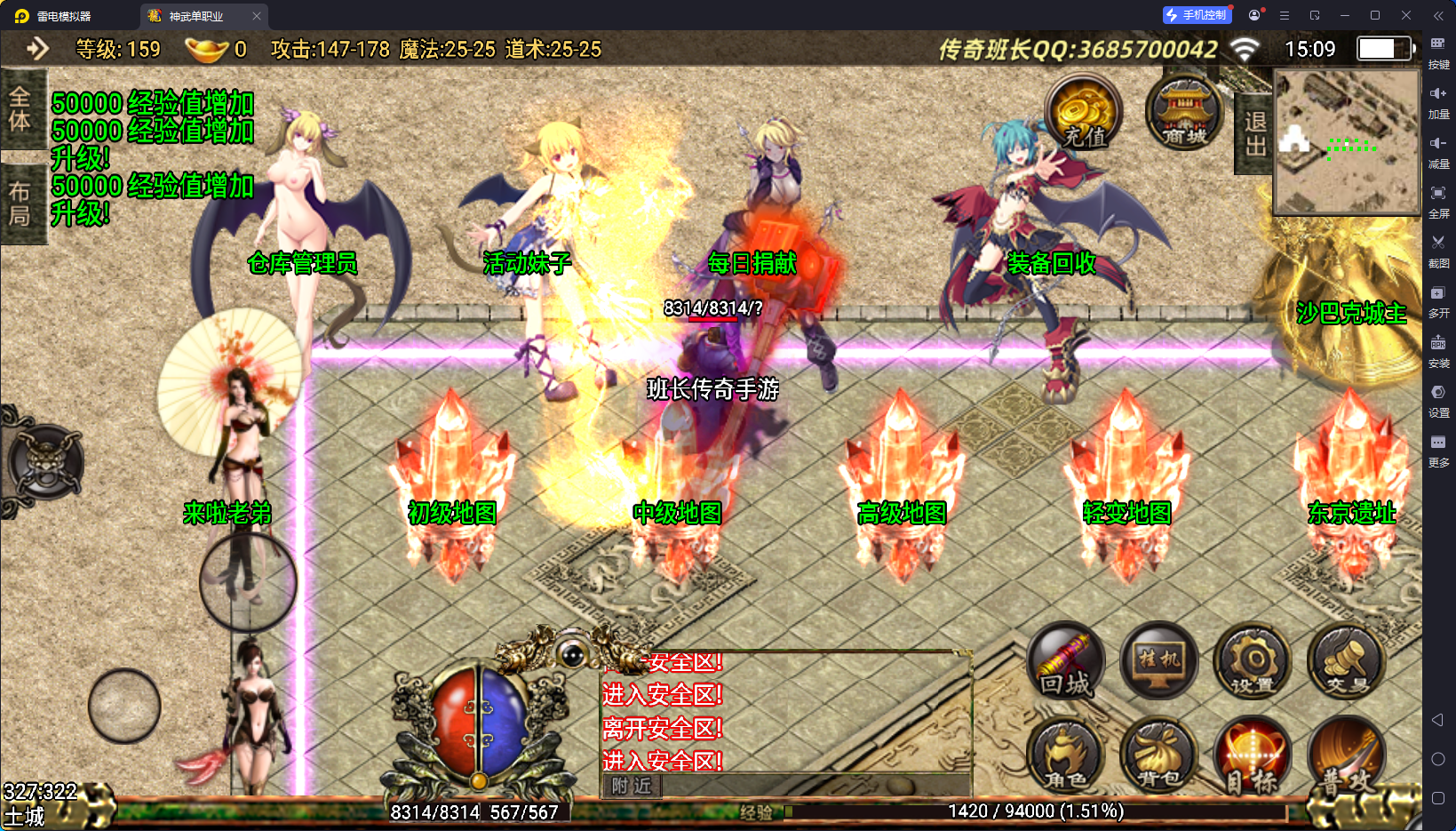
Task: Open the 充值 recharge gold coin icon
Action: (x=1082, y=114)
